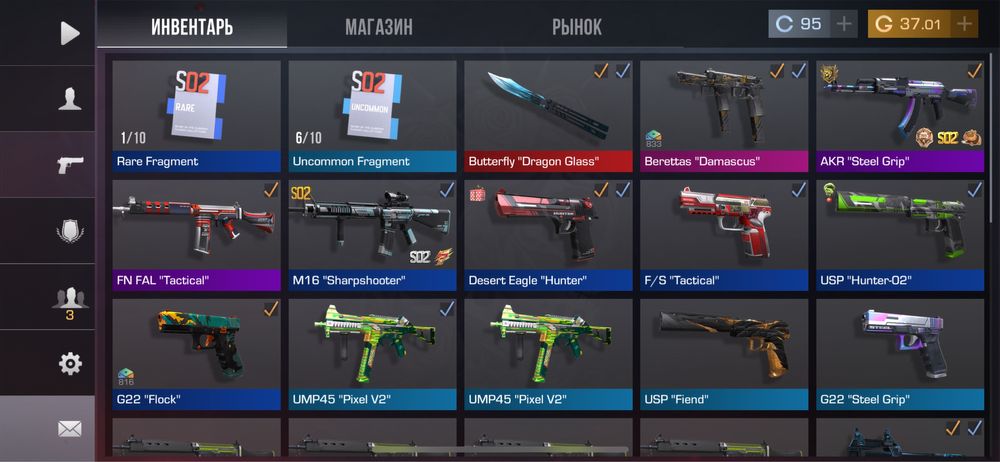Screen dimensions: 1000x462
Task: Select the Desert Eagle "Hunter" pistol
Action: coord(548,235)
